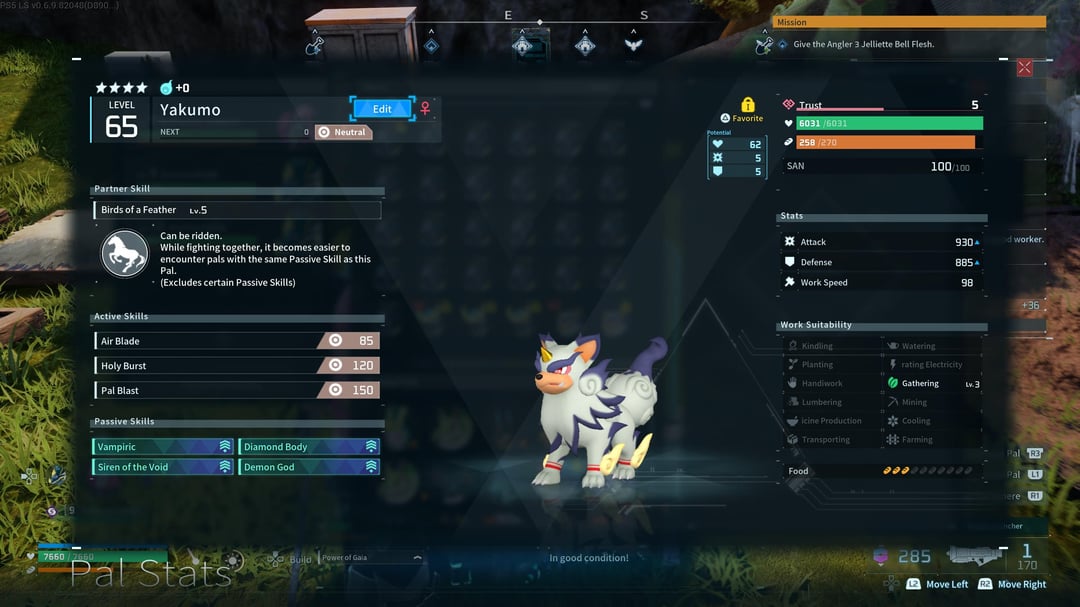The width and height of the screenshot is (1080, 607).
Task: Select the Diamond Body passive skill
Action: 309,447
